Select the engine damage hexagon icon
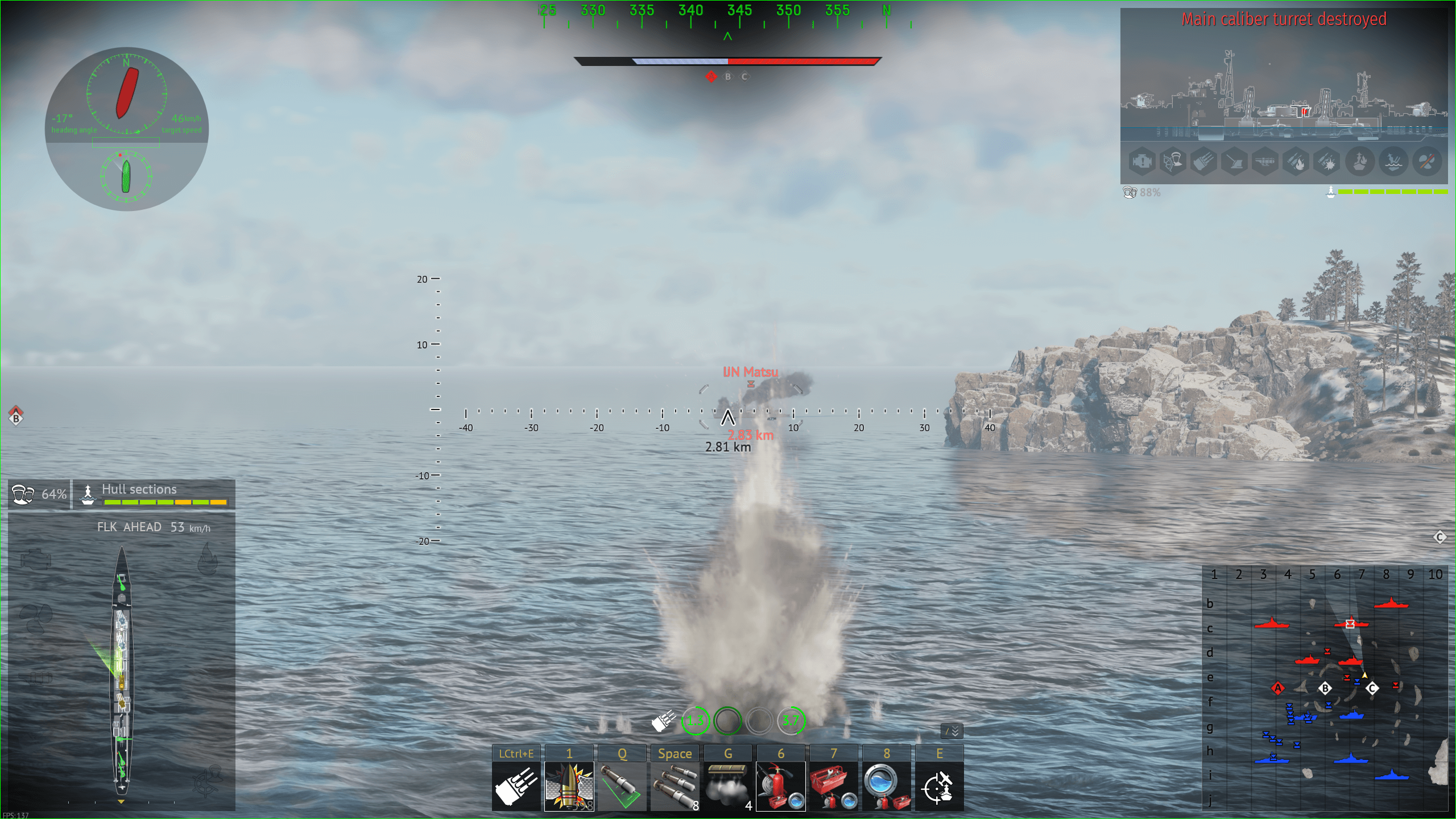Image resolution: width=1456 pixels, height=819 pixels. [1142, 162]
